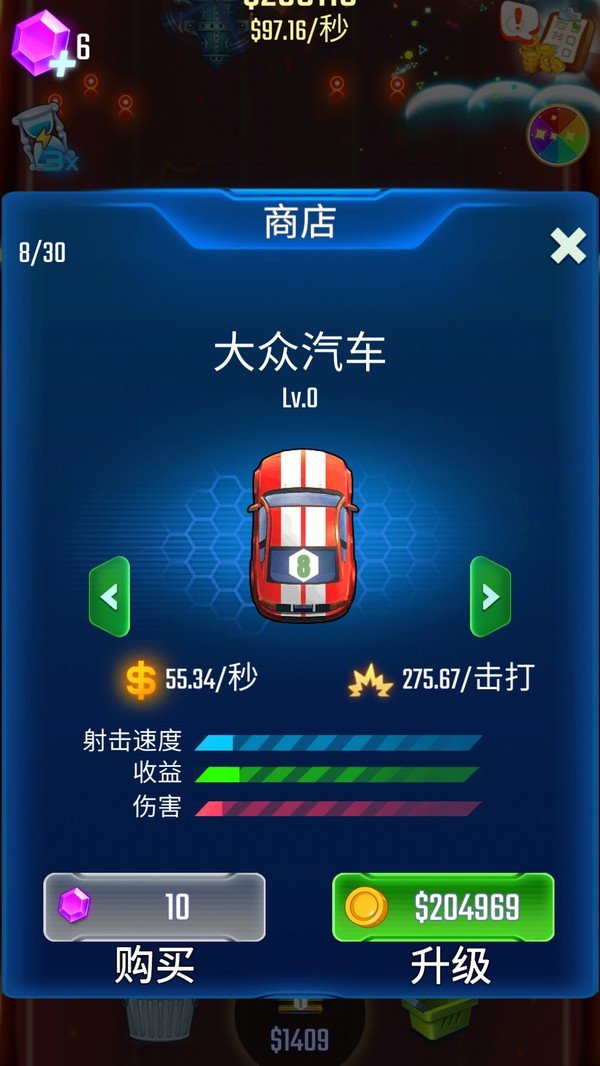
Task: Upgrade the car for $204969
Action: click(443, 907)
